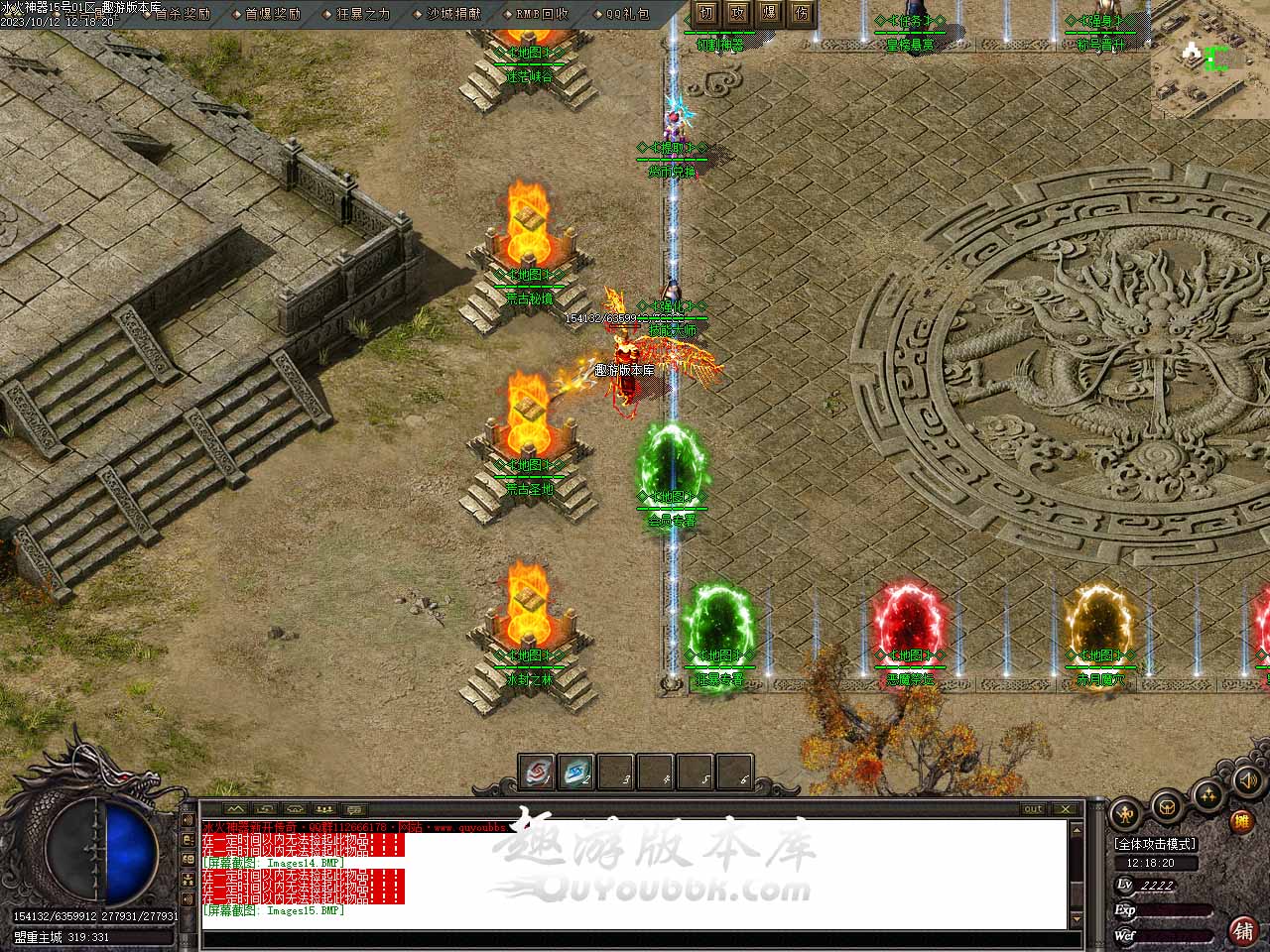Click the 伤 button in the top bar

tap(802, 13)
